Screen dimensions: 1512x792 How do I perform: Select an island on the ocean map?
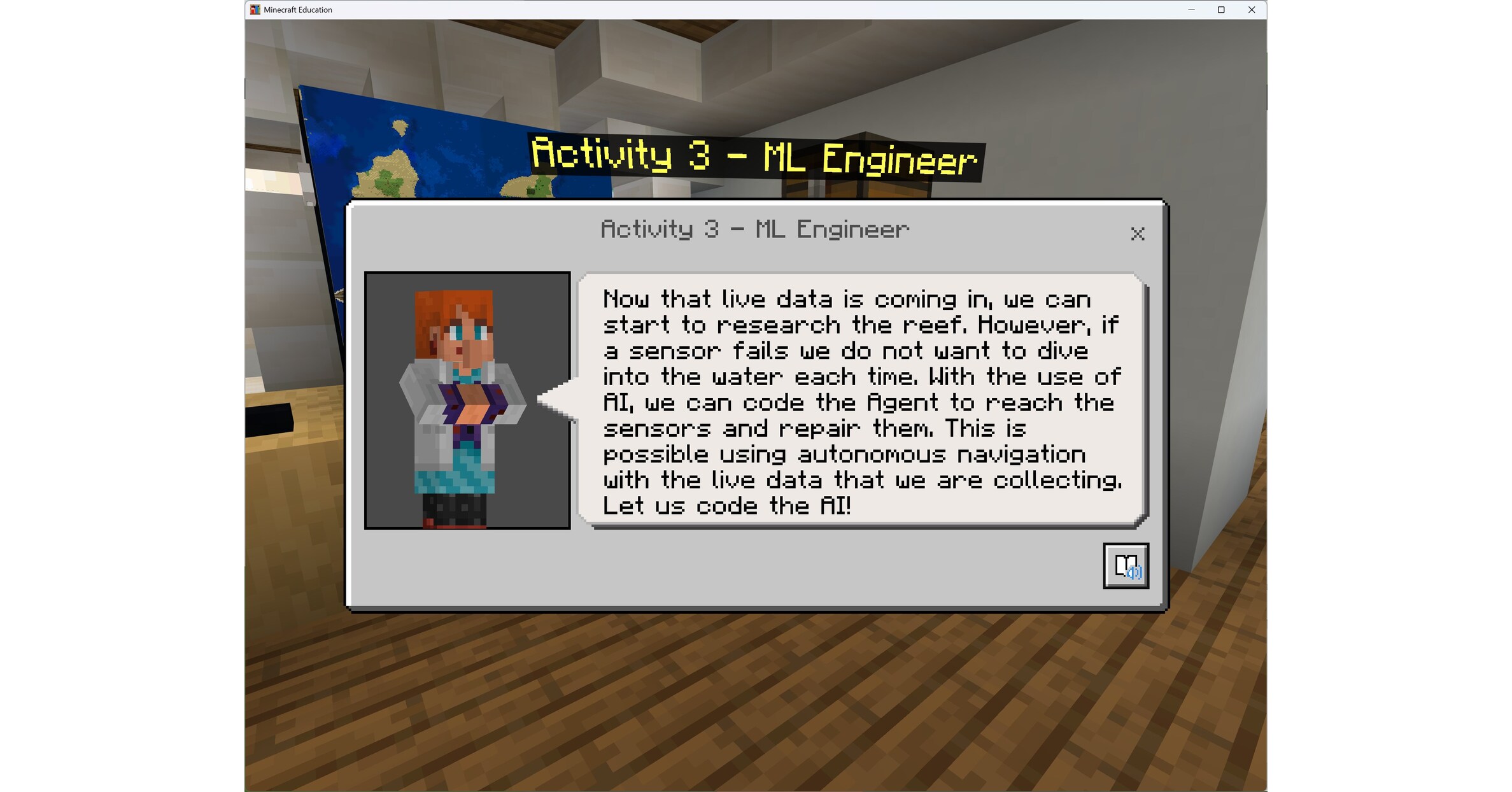click(x=398, y=127)
